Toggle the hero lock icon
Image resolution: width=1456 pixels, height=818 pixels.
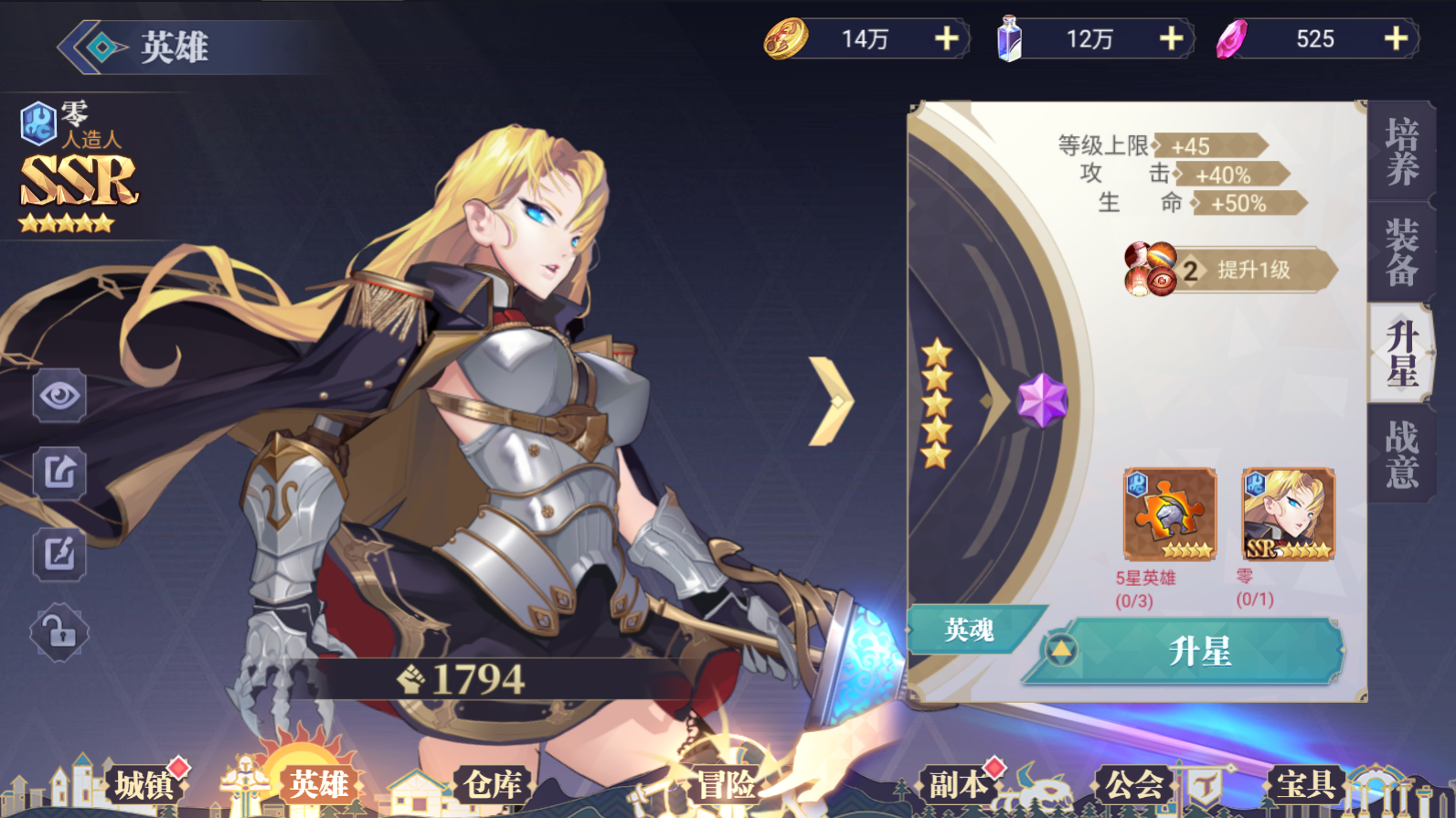pos(59,632)
